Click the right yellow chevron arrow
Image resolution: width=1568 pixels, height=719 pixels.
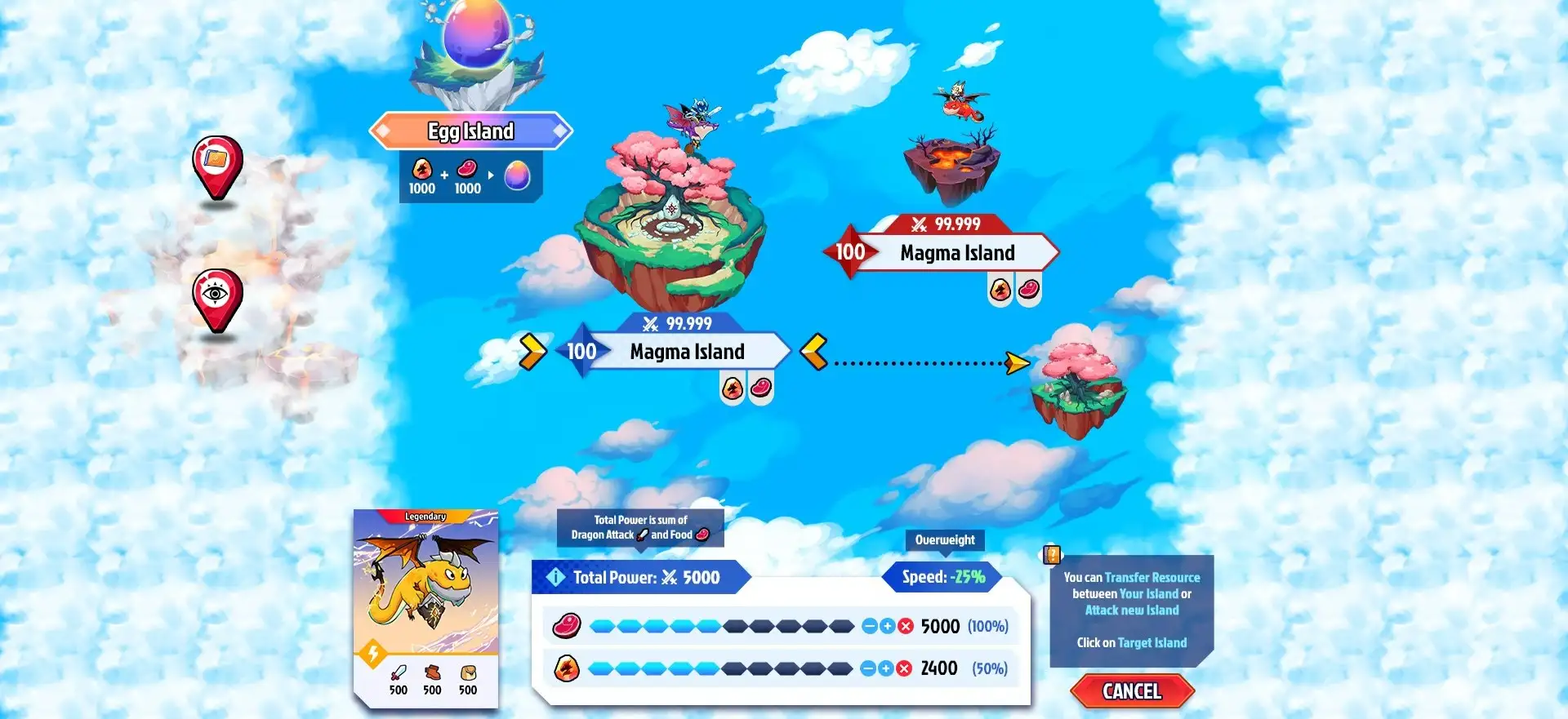[814, 352]
